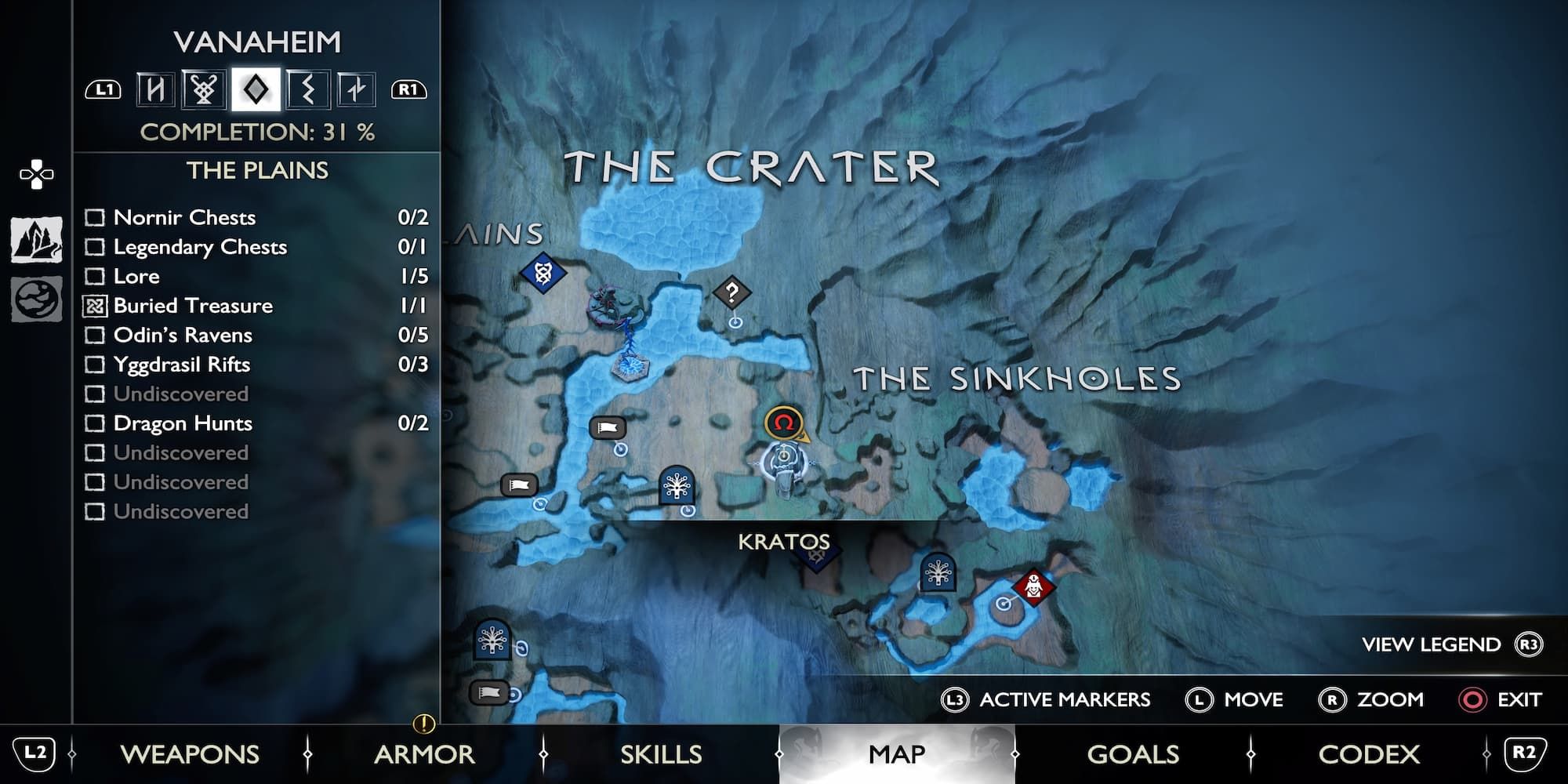The image size is (1568, 784).
Task: Open the Armor tab
Action: coord(424,754)
